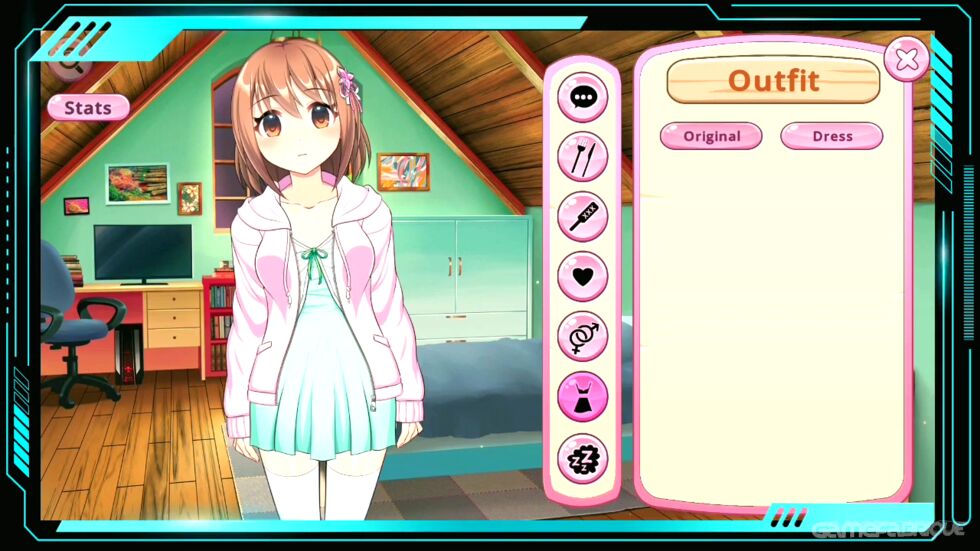Viewport: 980px width, 551px height.
Task: Click the makeup brushes icon
Action: point(582,157)
